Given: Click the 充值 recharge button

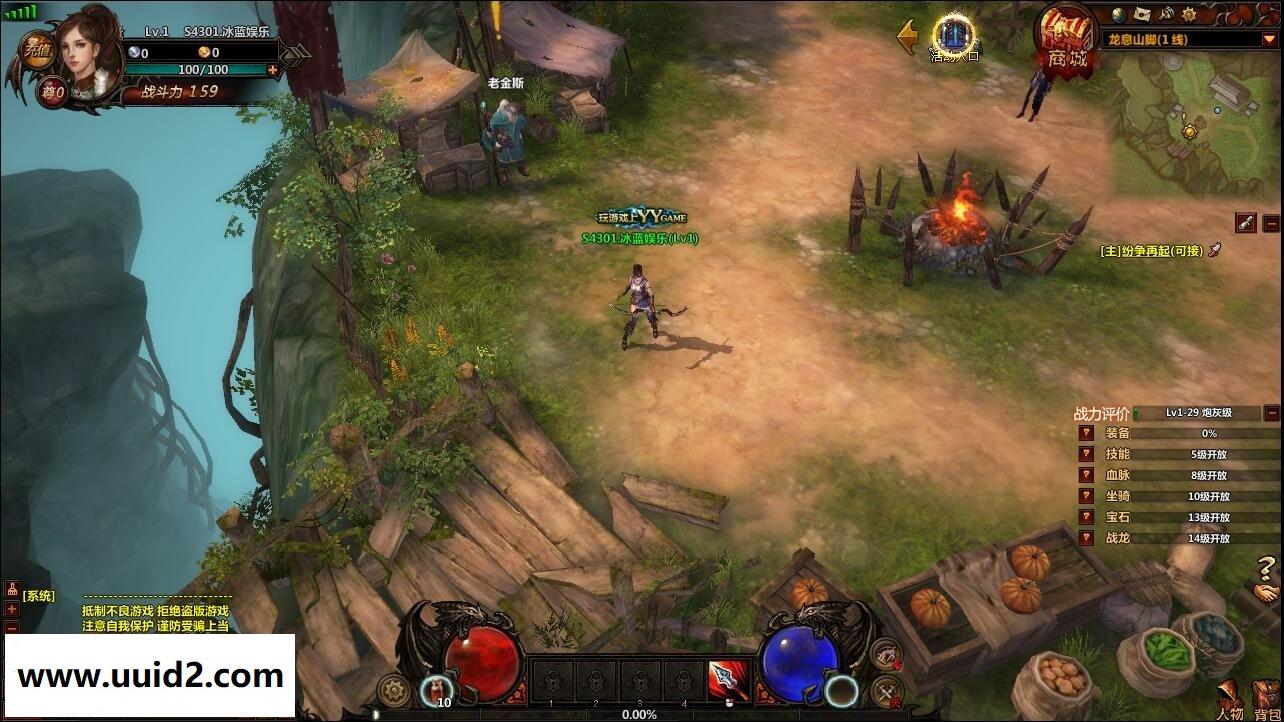Looking at the screenshot, I should (x=38, y=50).
